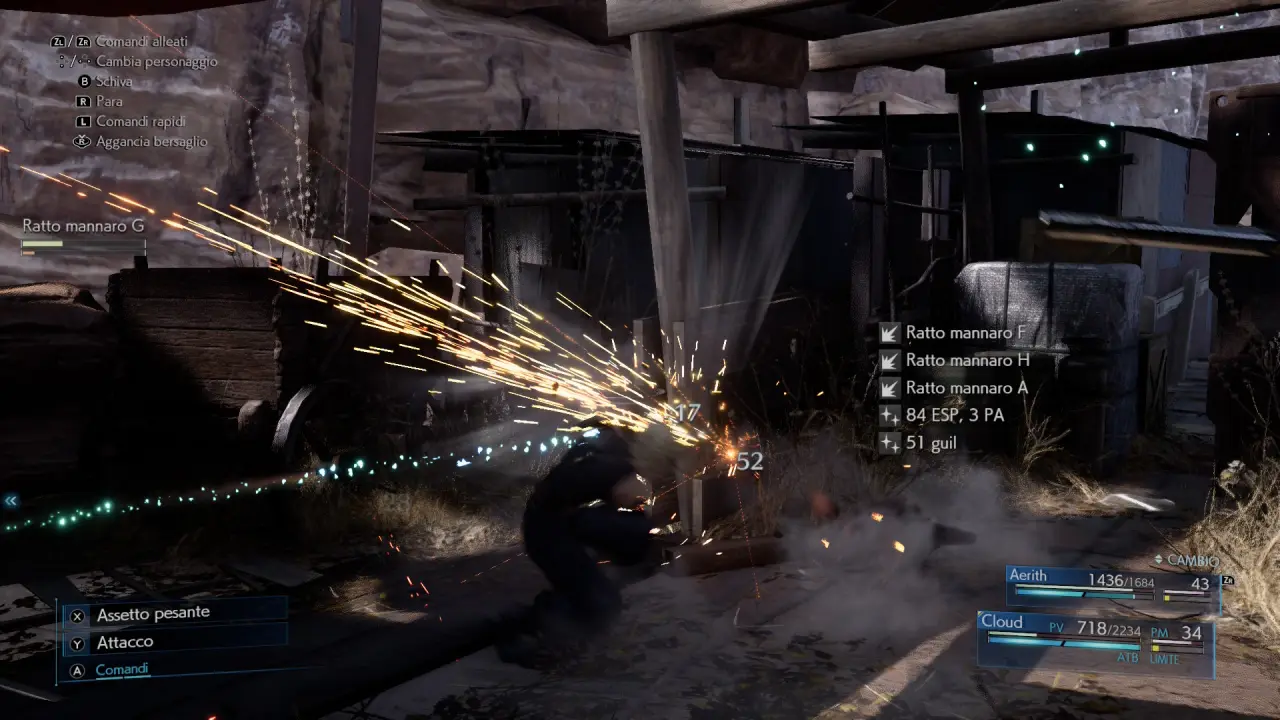Click the double-arrow expander on left edge

pos(11,500)
